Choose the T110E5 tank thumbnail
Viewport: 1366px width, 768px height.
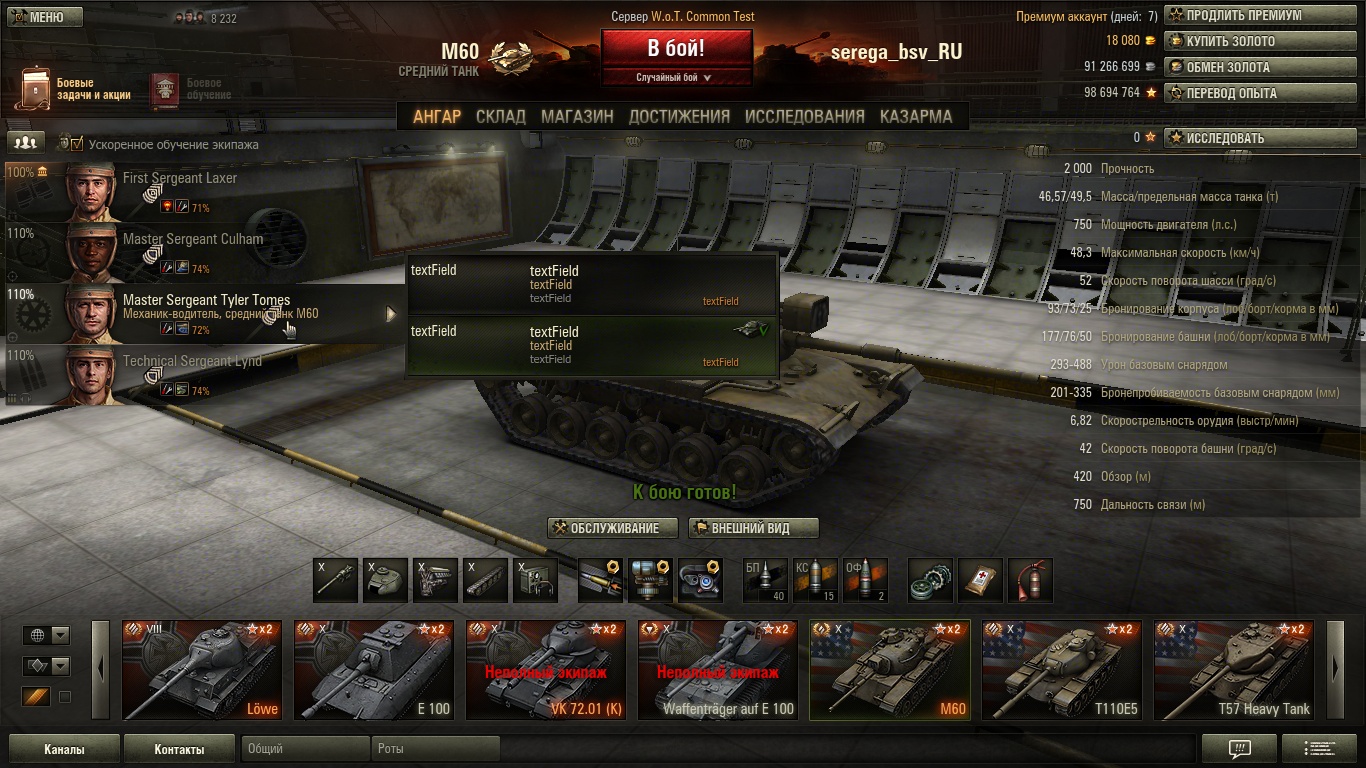coord(1062,670)
